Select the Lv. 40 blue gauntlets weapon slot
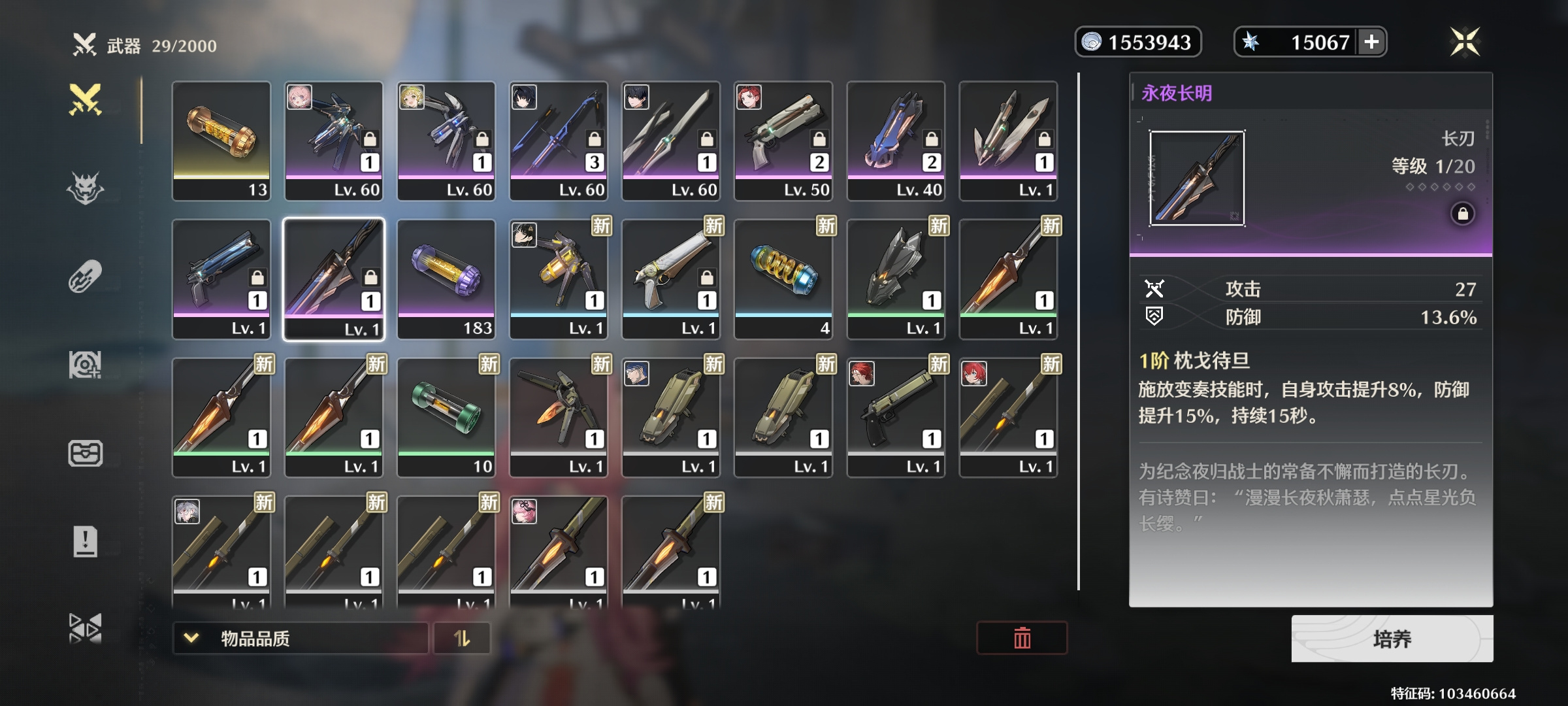Screen dimensions: 1568x706 (x=896, y=141)
